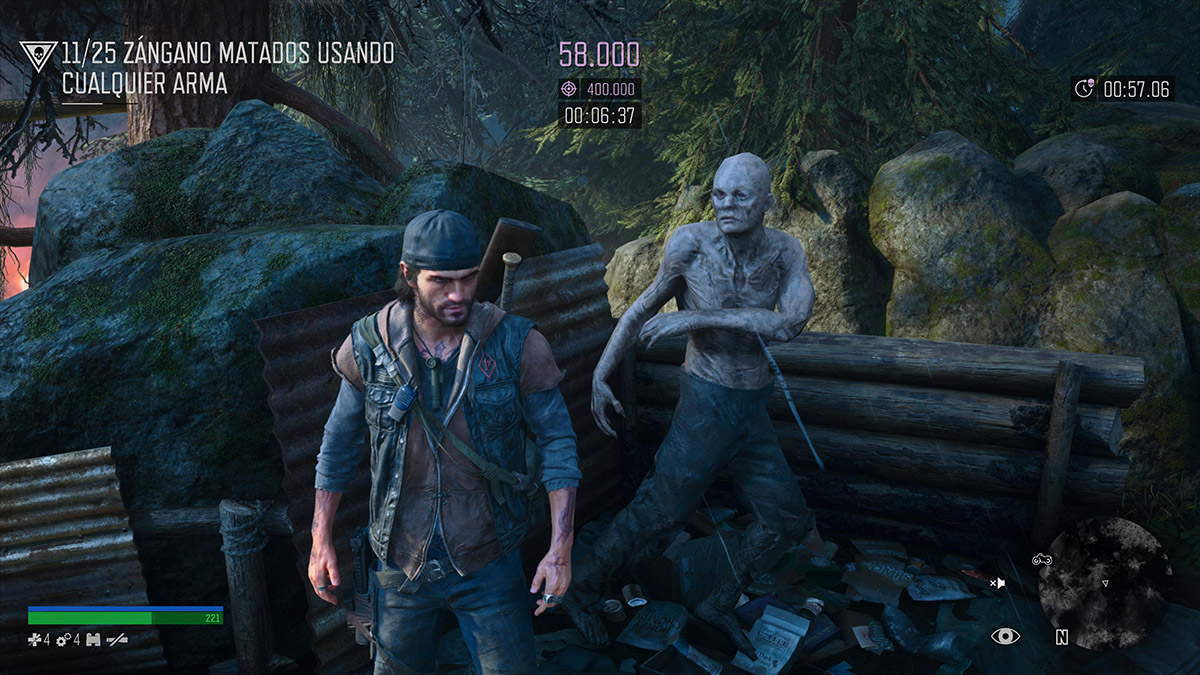Screen dimensions: 1200x675
Task: Select the gear scrap item icon
Action: pyautogui.click(x=62, y=639)
